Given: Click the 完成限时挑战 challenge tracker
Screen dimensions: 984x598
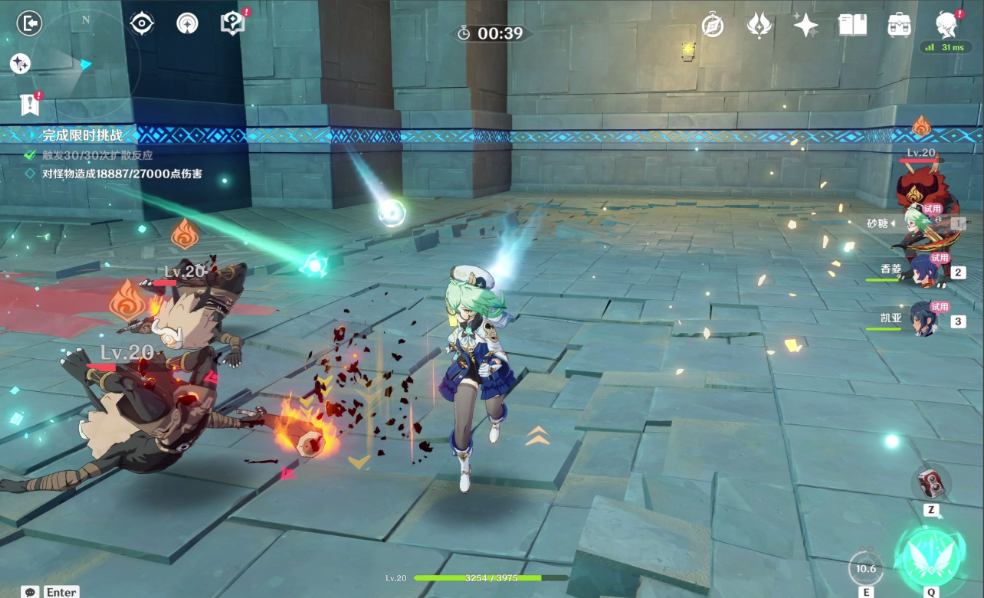Looking at the screenshot, I should click(82, 135).
